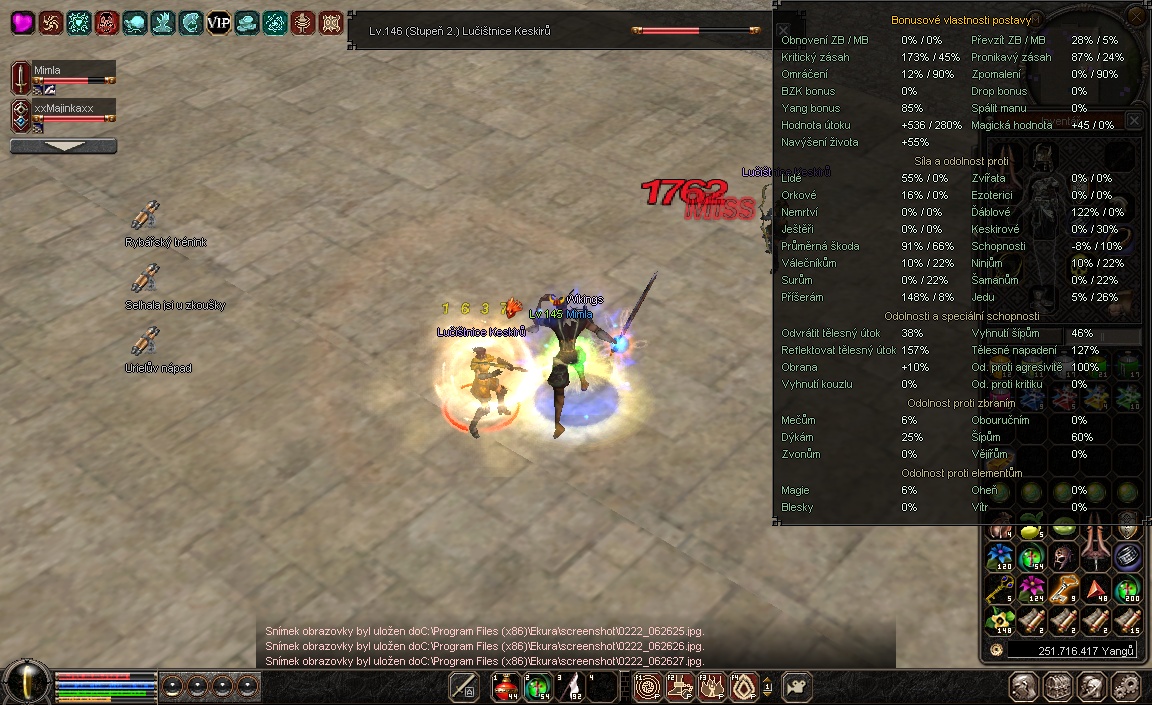Image resolution: width=1152 pixels, height=705 pixels.
Task: Select the pink heart buff icon
Action: (22, 22)
